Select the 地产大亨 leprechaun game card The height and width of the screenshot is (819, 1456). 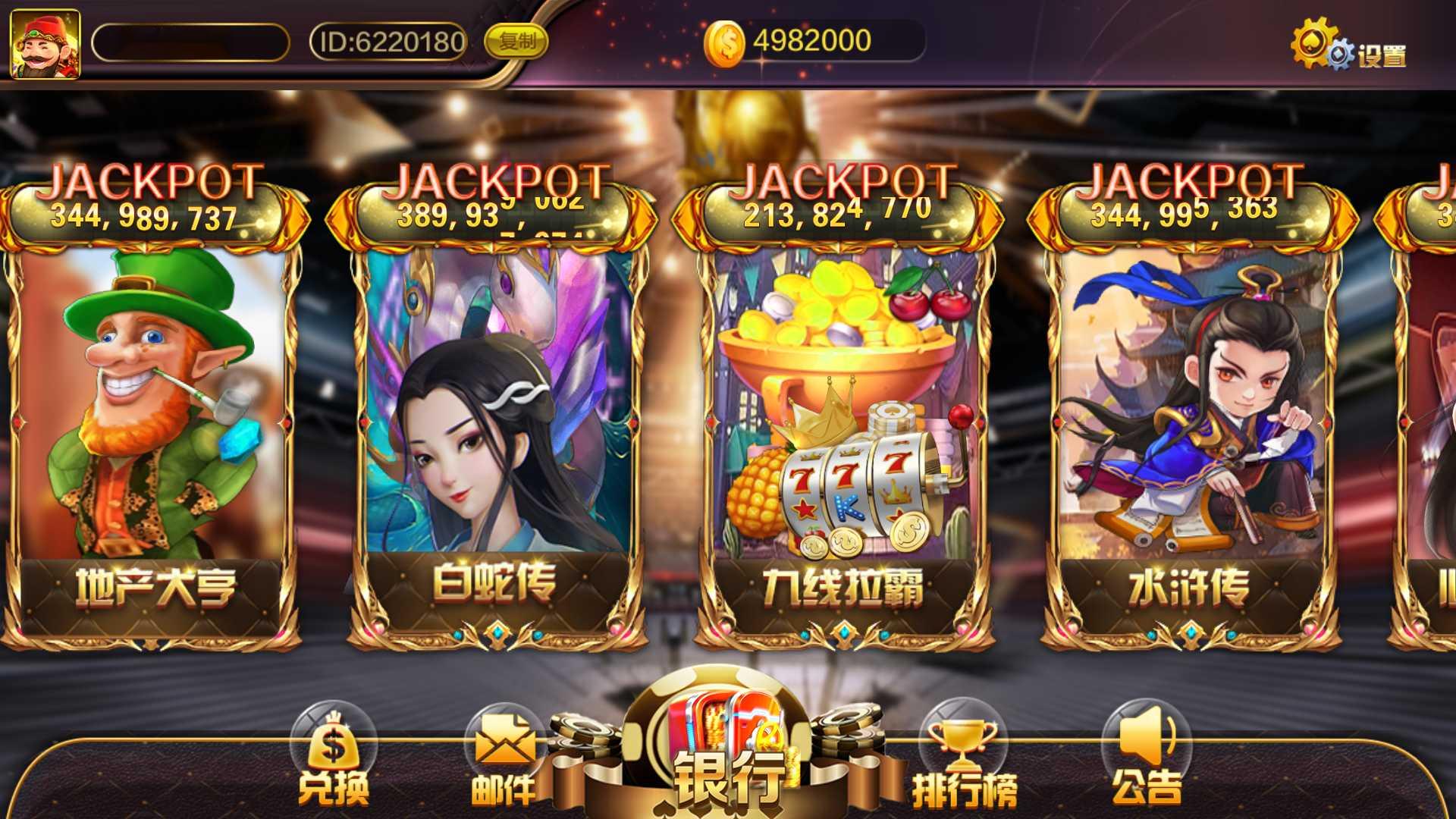[x=151, y=425]
